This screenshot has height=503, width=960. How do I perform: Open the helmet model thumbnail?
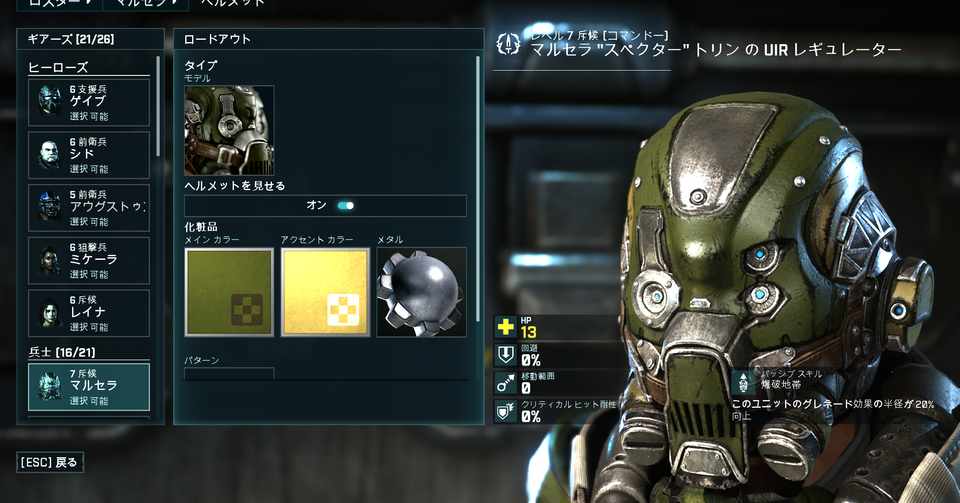tap(229, 130)
